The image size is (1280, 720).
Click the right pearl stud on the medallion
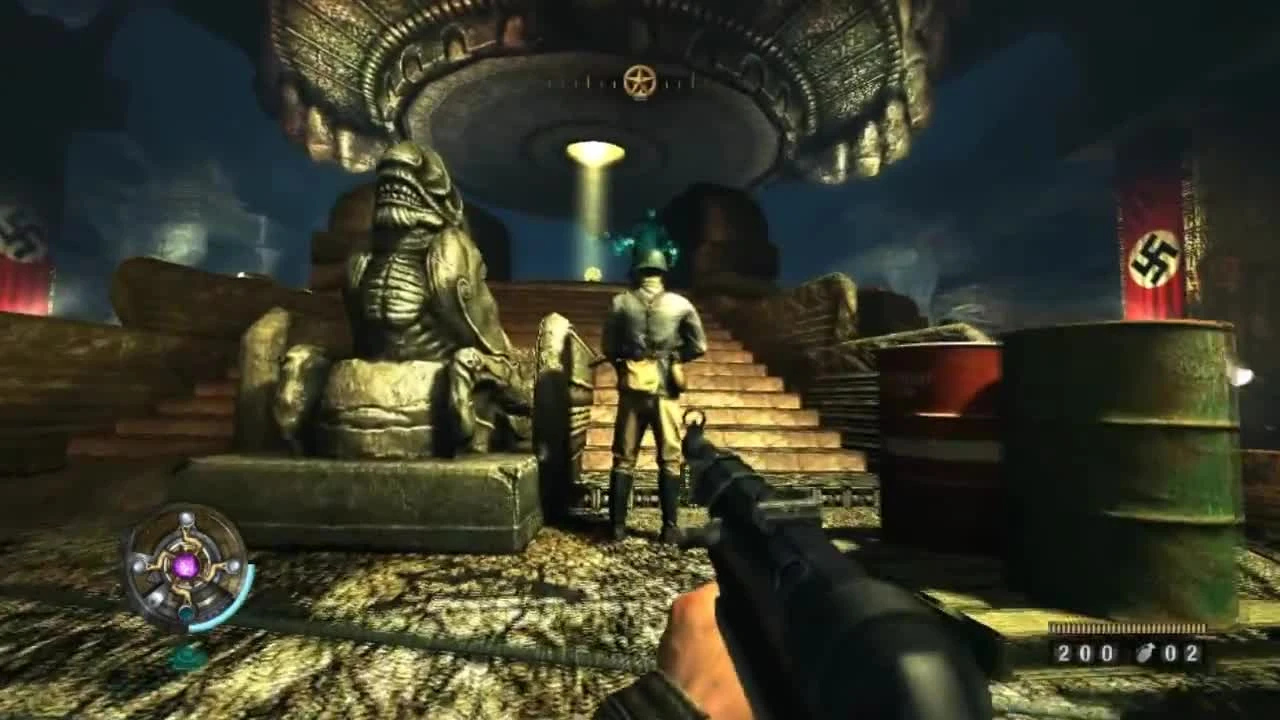[x=234, y=566]
